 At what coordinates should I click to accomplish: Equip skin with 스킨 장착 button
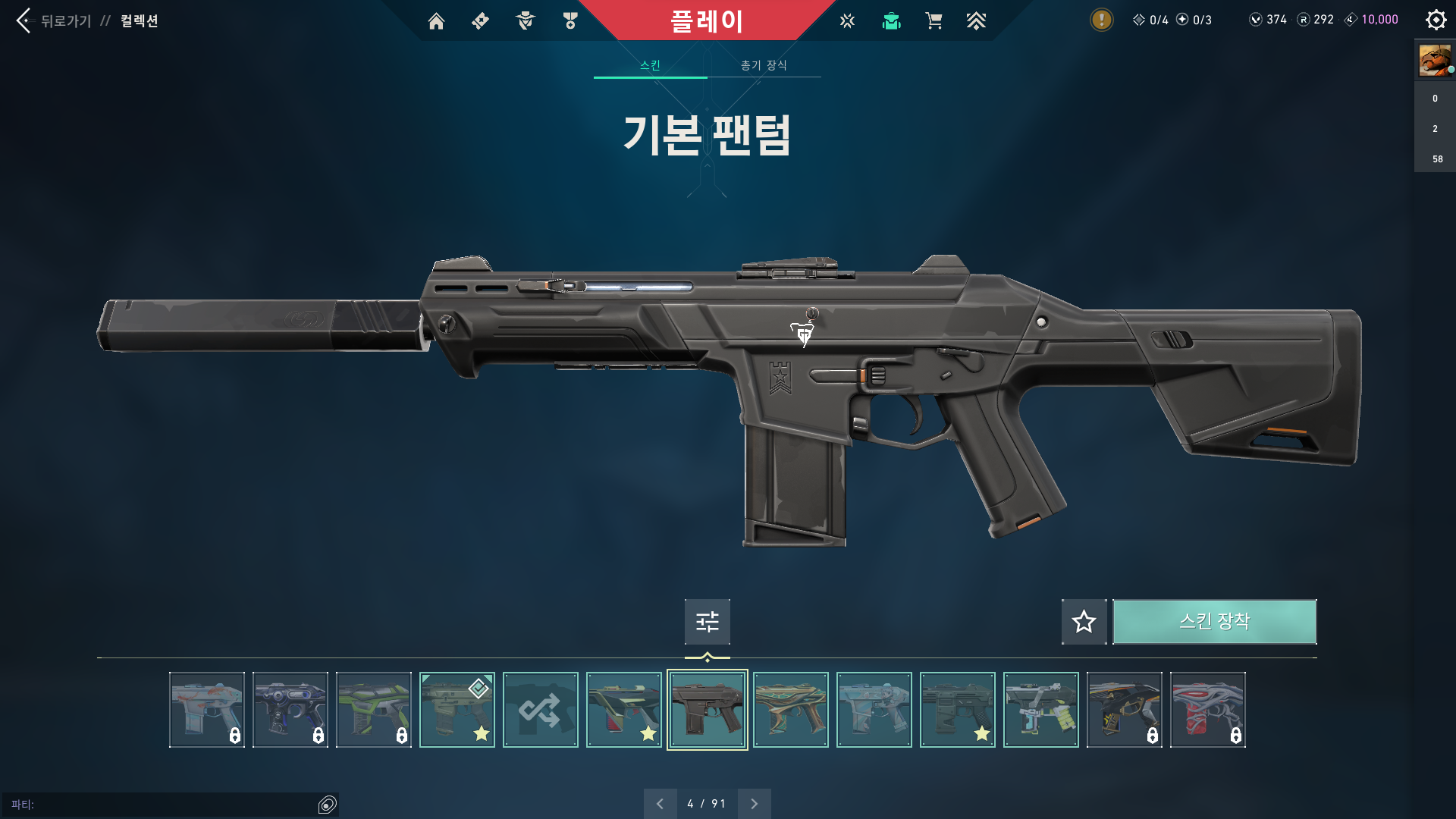[x=1214, y=622]
